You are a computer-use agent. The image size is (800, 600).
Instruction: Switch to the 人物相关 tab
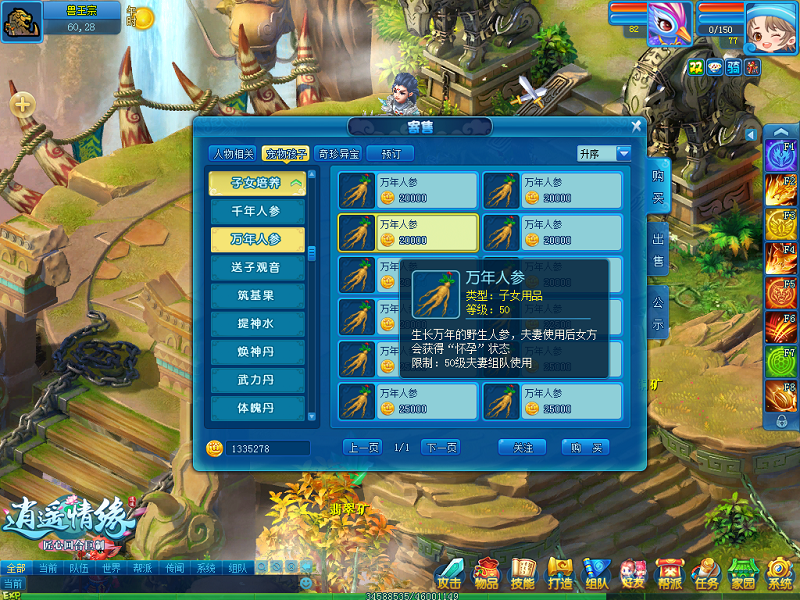point(232,154)
